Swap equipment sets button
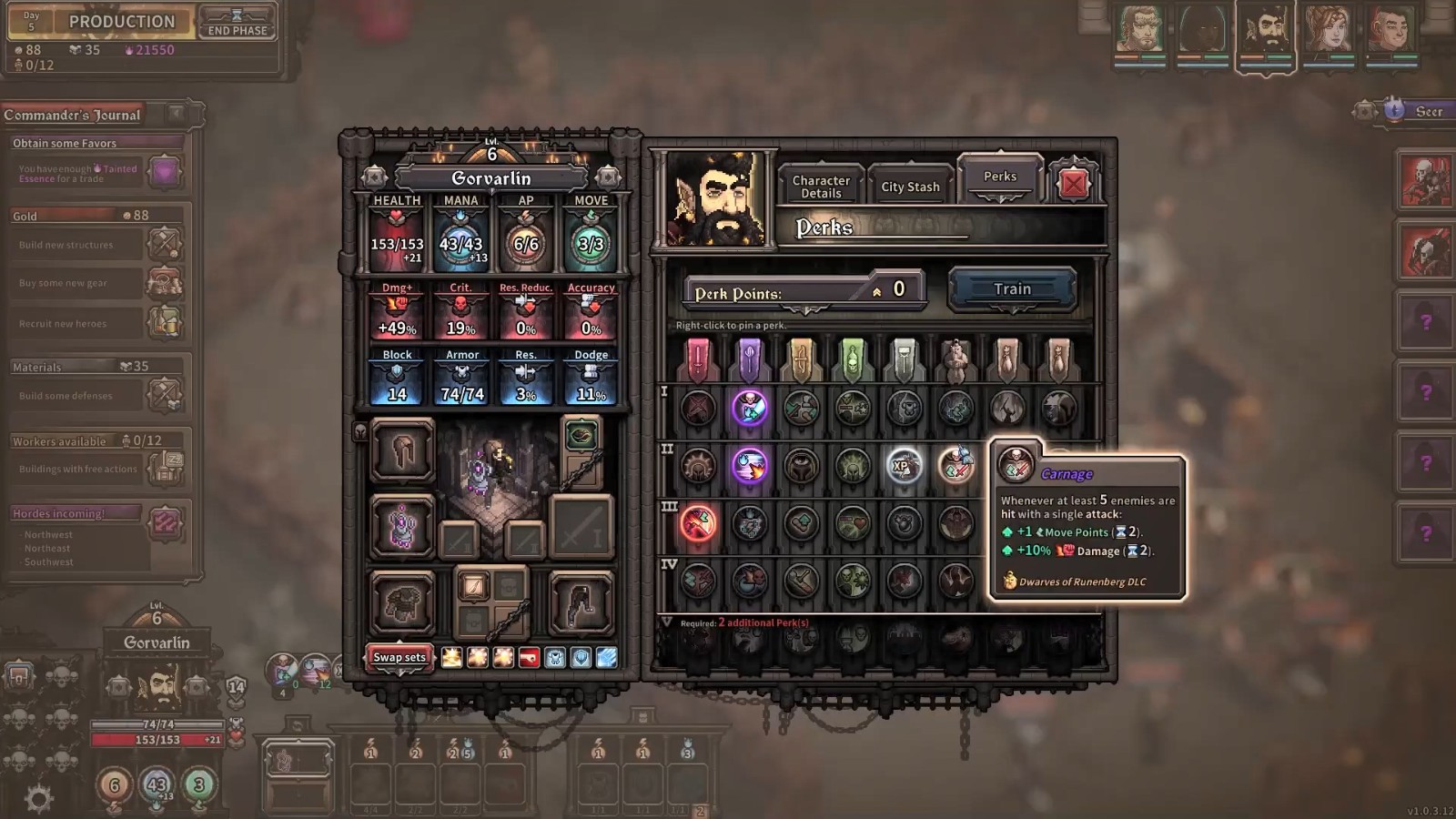 click(x=399, y=657)
